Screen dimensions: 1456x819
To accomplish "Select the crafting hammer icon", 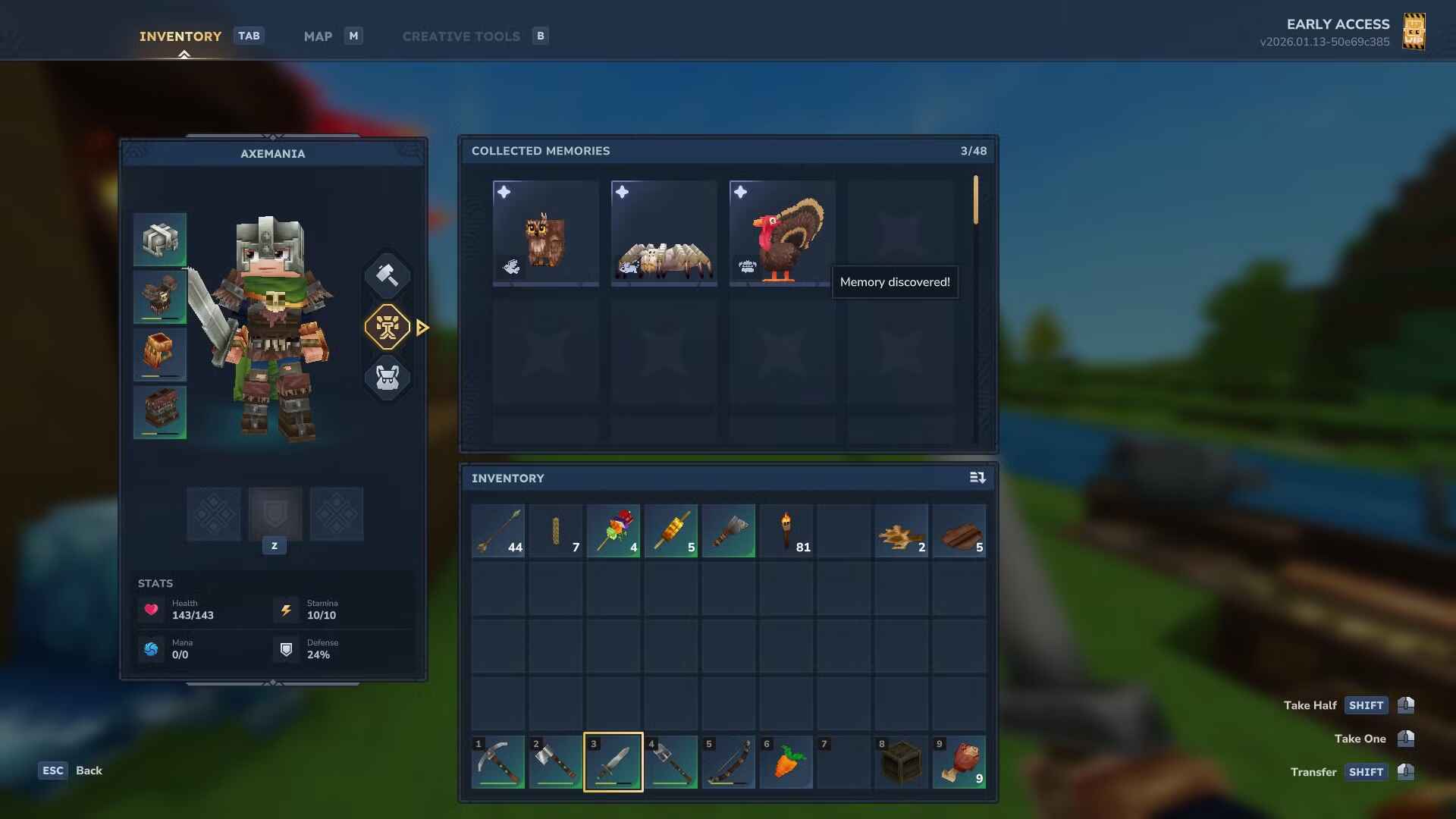I will (x=387, y=275).
